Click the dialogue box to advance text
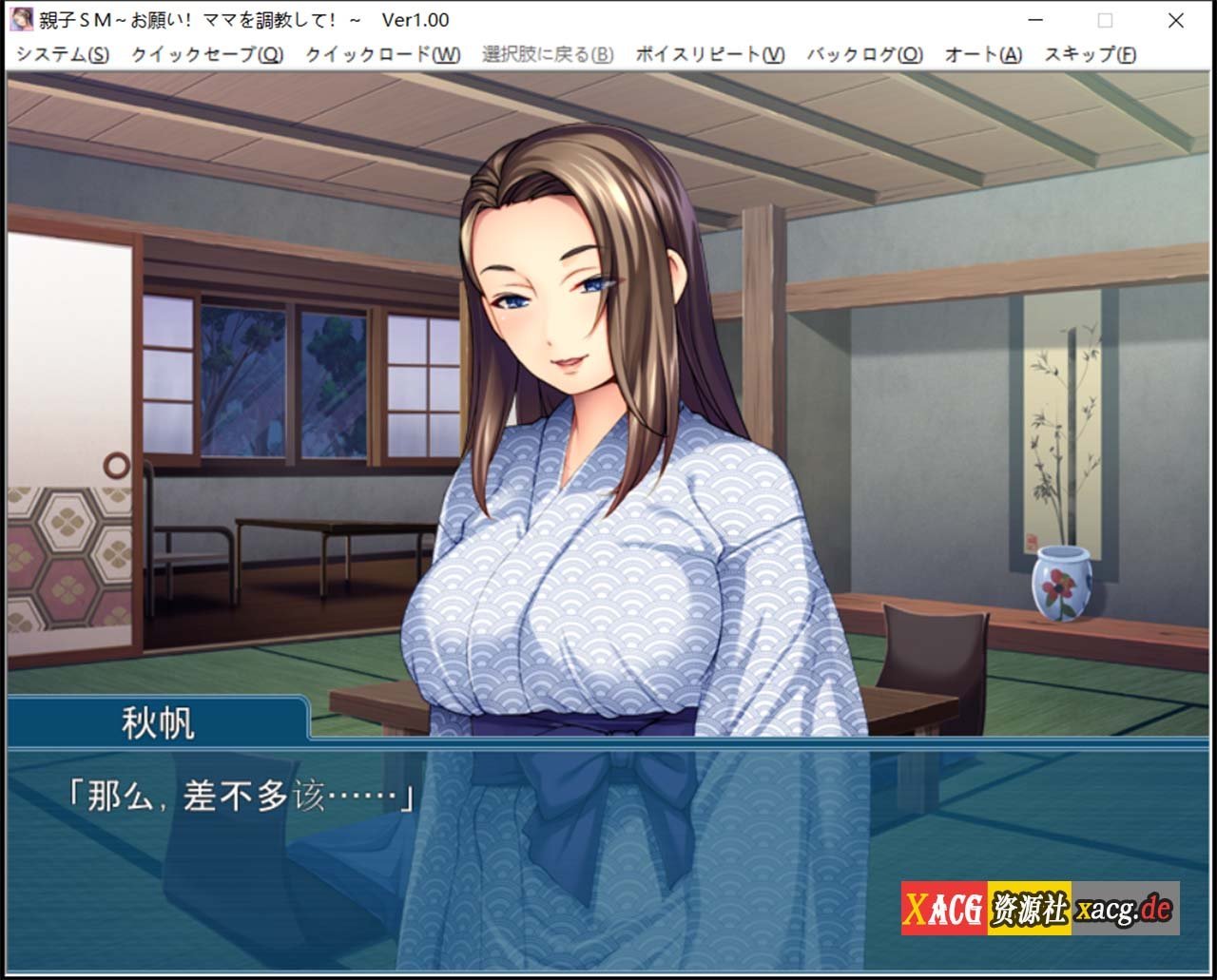 pyautogui.click(x=608, y=855)
